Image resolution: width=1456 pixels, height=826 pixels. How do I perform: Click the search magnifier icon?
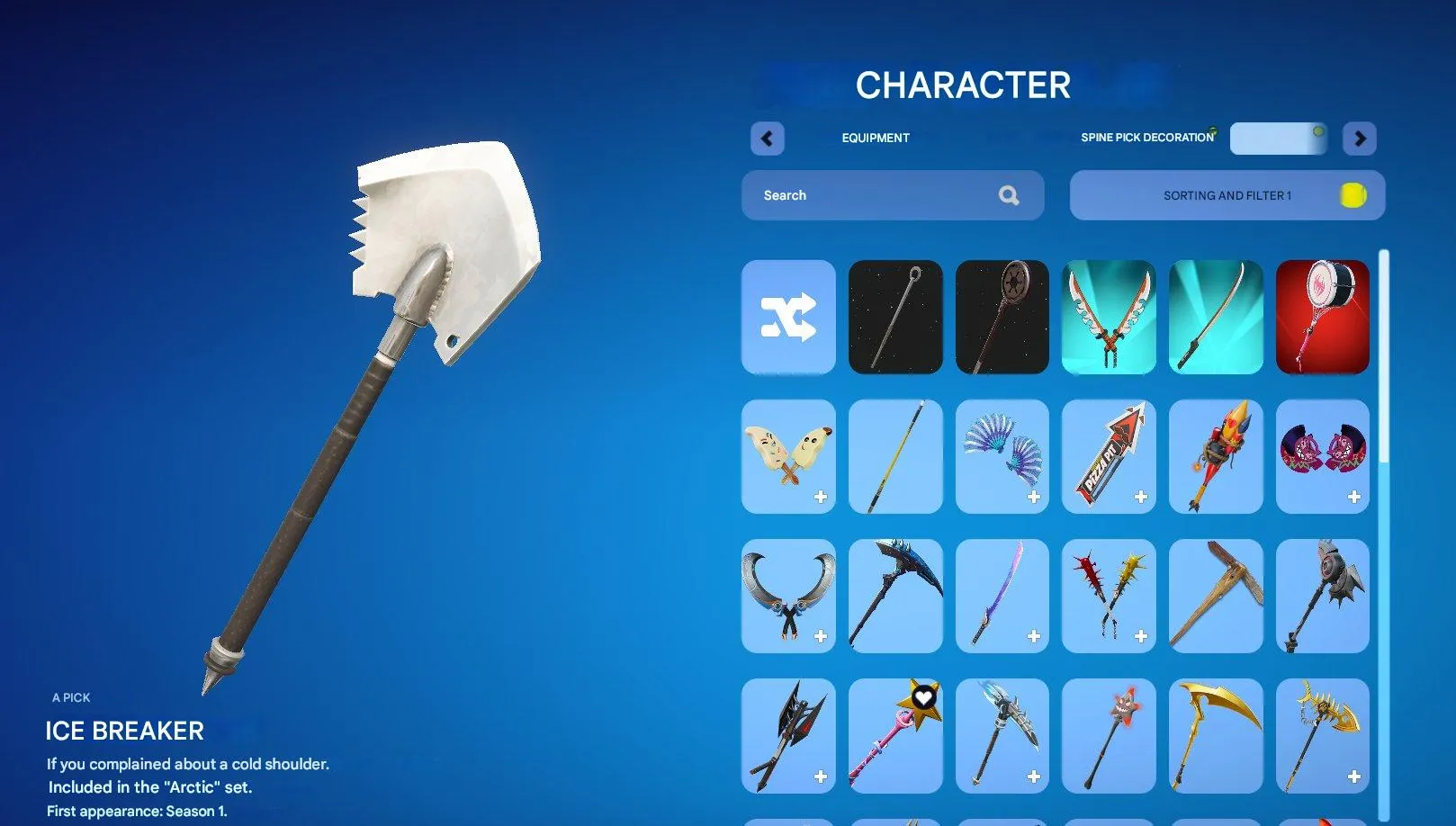point(1009,195)
